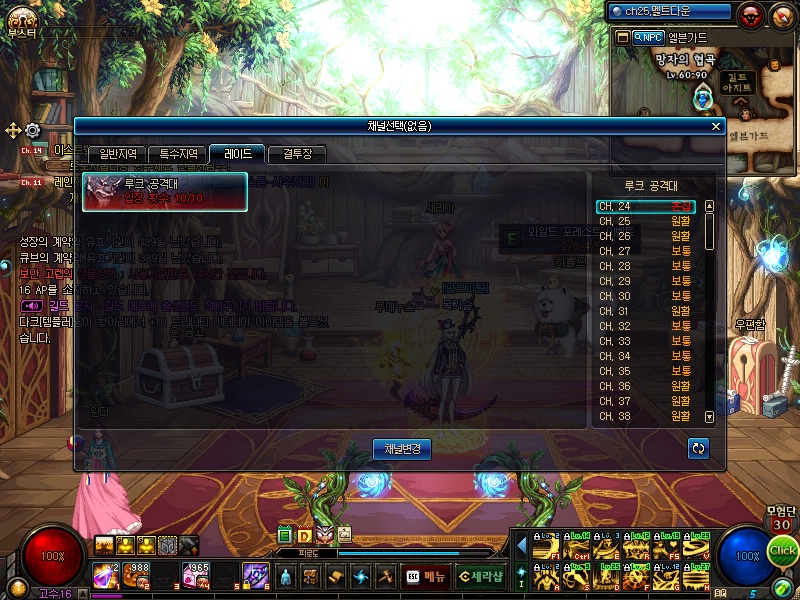This screenshot has height=600, width=800.
Task: Close the channel selection window
Action: click(715, 126)
